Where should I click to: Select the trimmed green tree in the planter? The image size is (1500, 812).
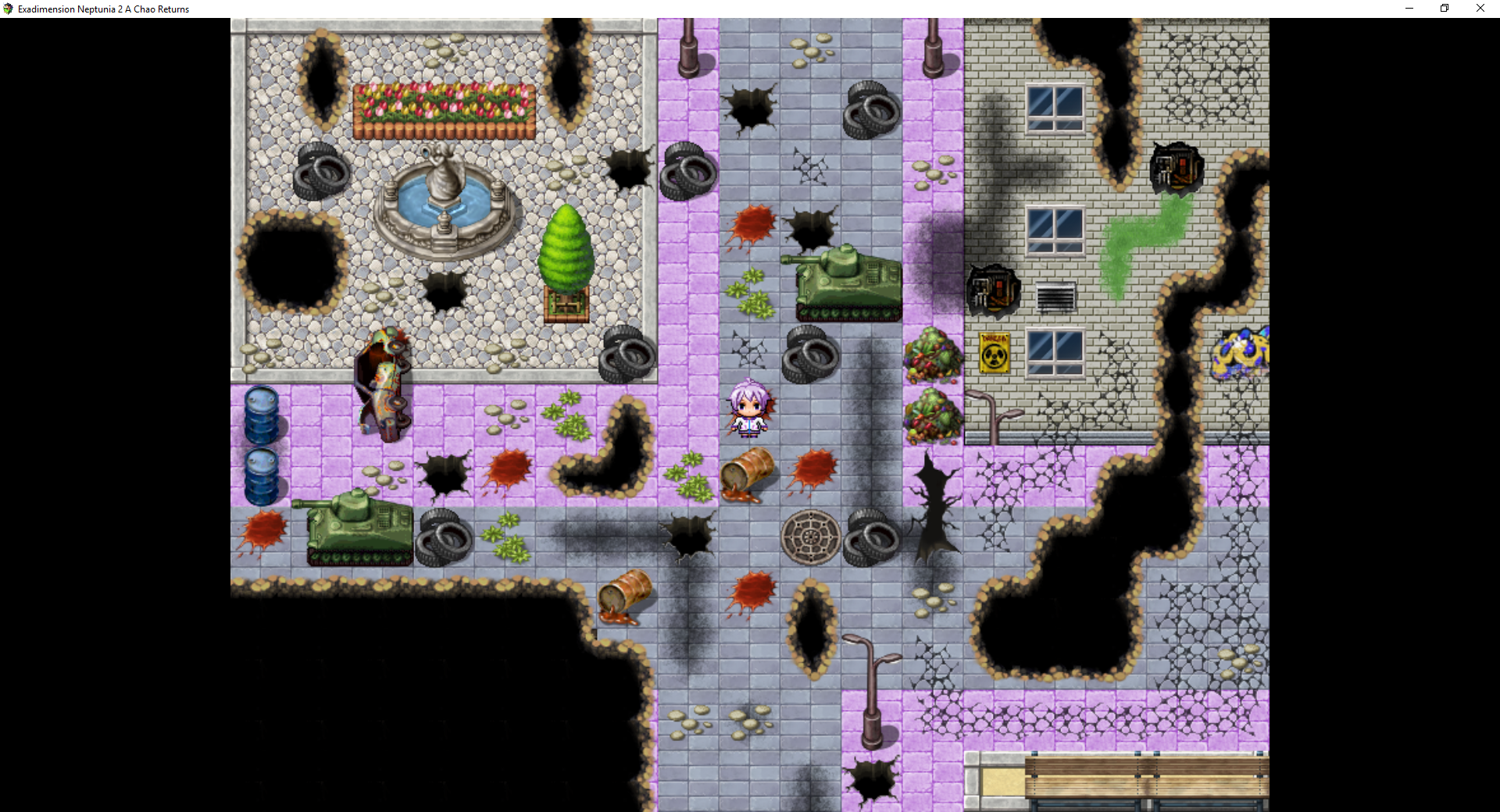click(x=568, y=250)
